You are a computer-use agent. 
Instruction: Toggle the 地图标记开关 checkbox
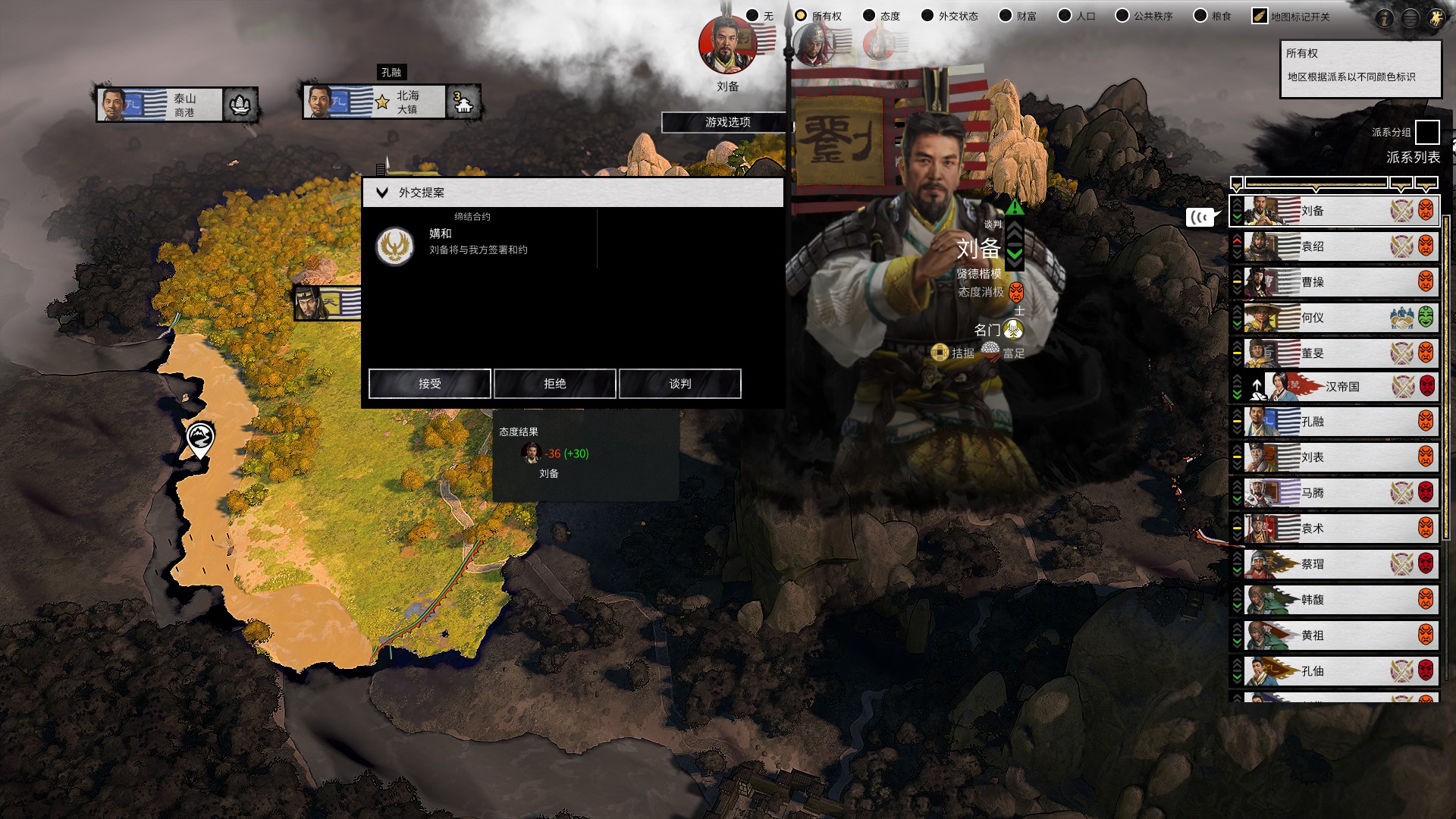pos(1260,16)
